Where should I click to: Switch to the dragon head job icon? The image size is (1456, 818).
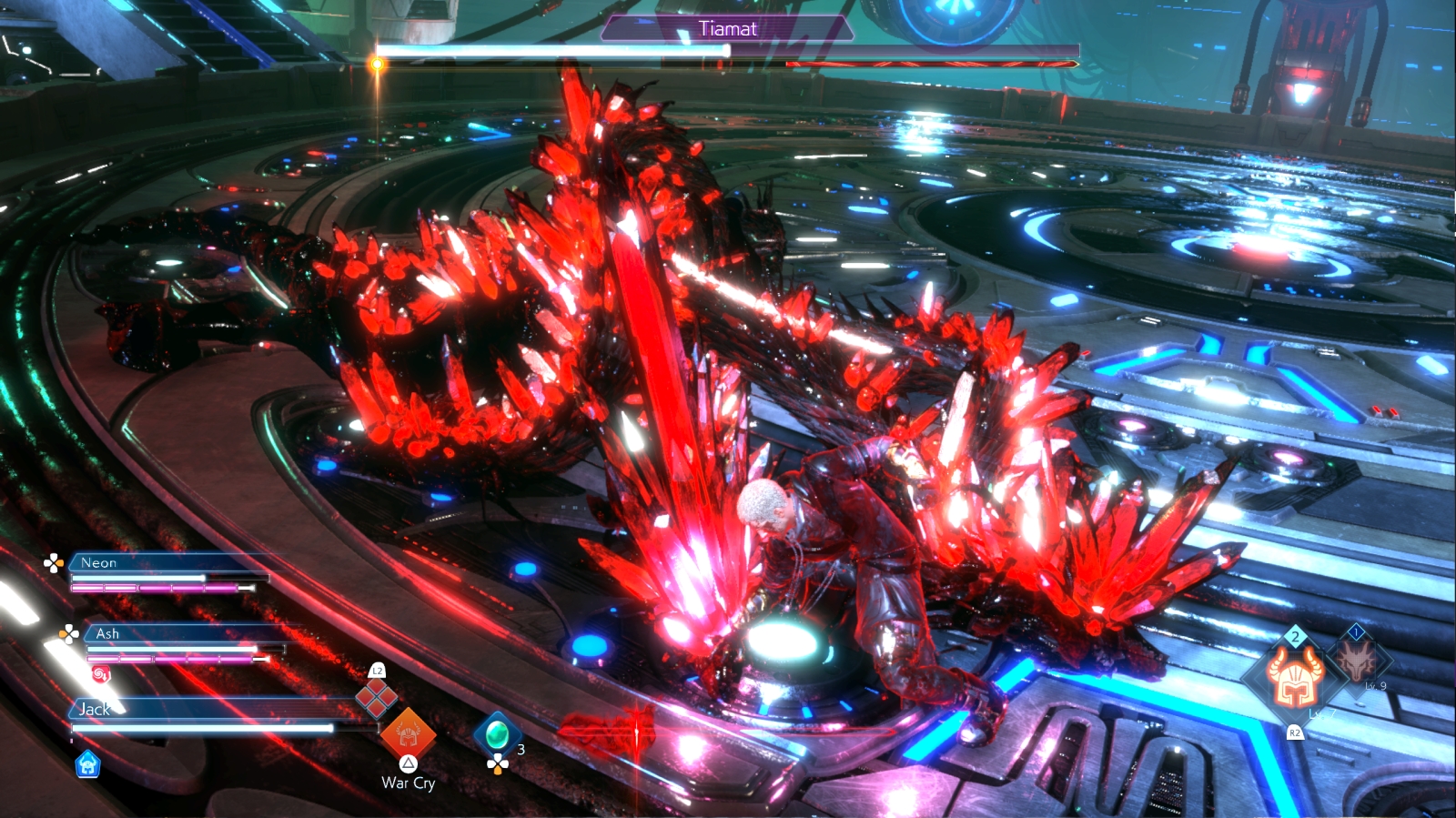(1355, 660)
